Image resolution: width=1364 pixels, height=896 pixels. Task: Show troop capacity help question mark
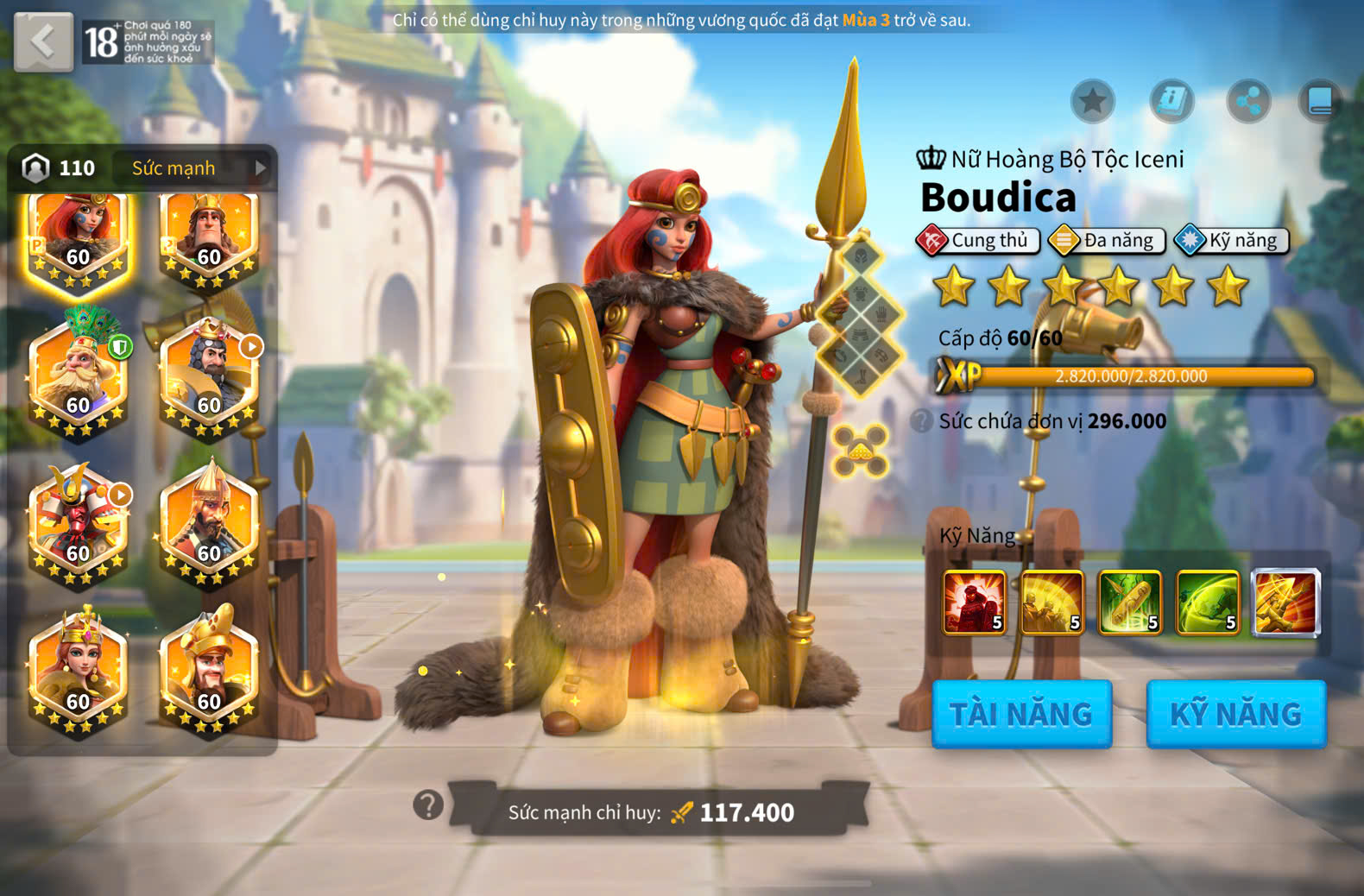tap(921, 421)
